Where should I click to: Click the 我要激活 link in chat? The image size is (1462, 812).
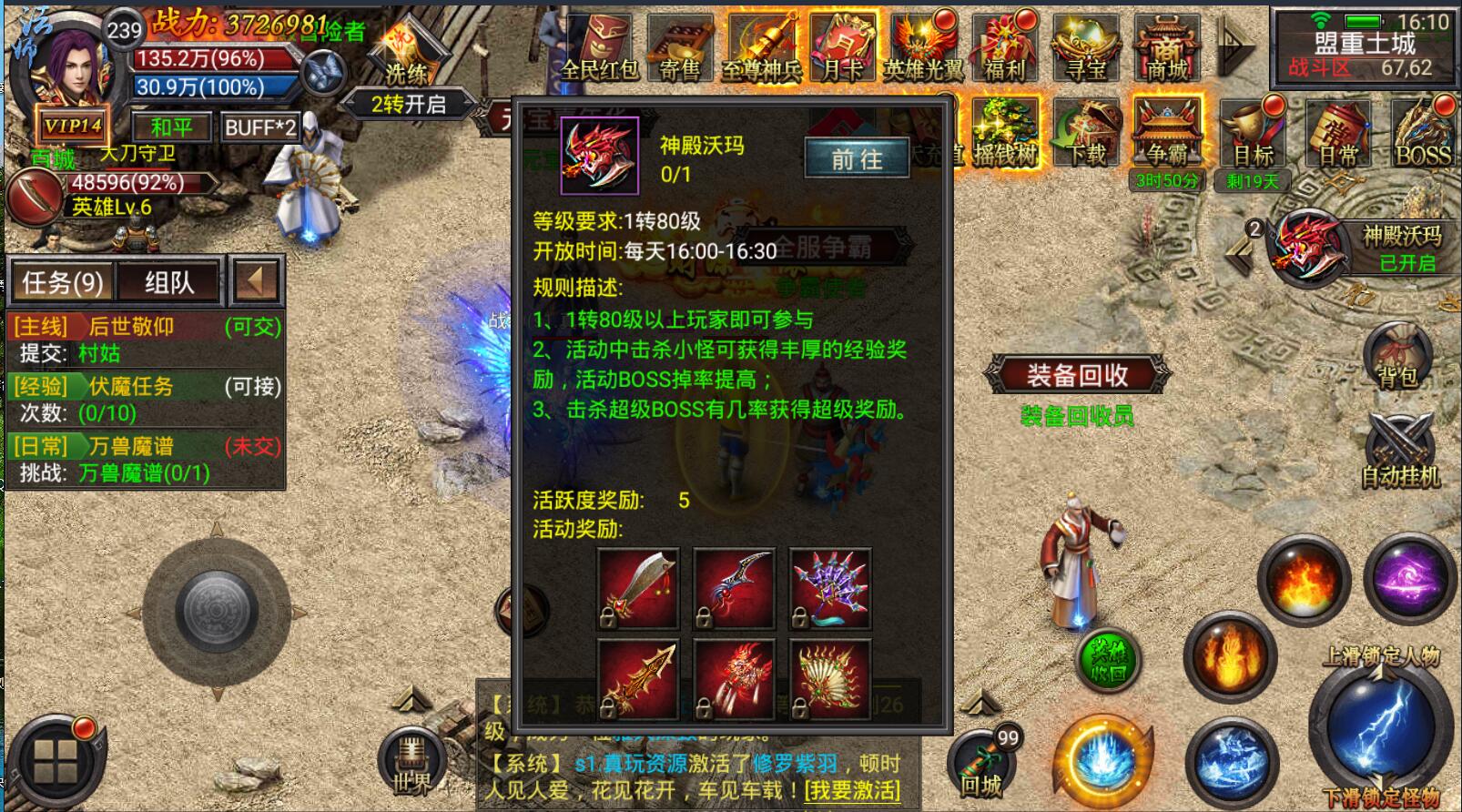coord(852,789)
